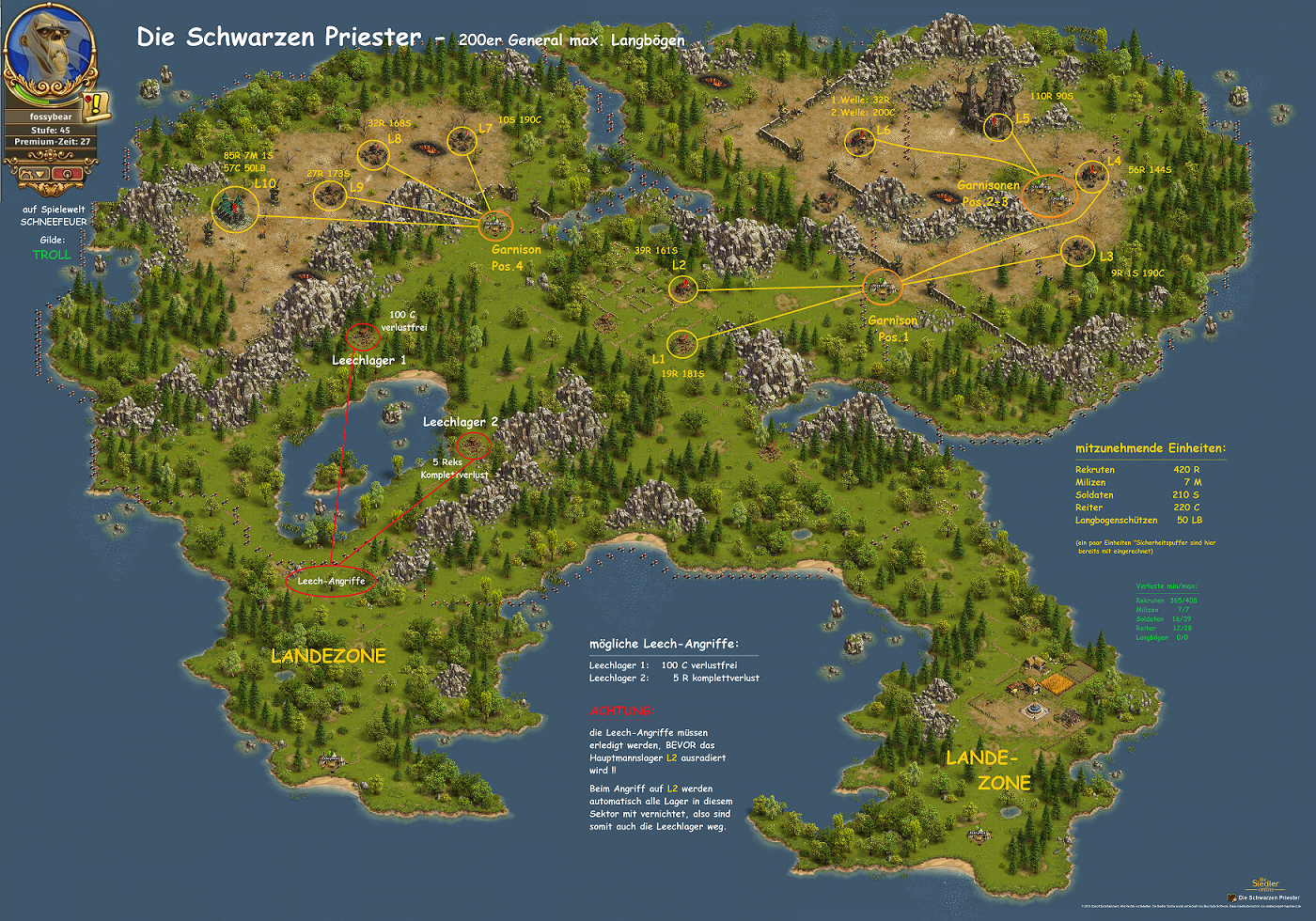This screenshot has height=921, width=1316.
Task: Click the red button under the avatar
Action: tap(68, 173)
